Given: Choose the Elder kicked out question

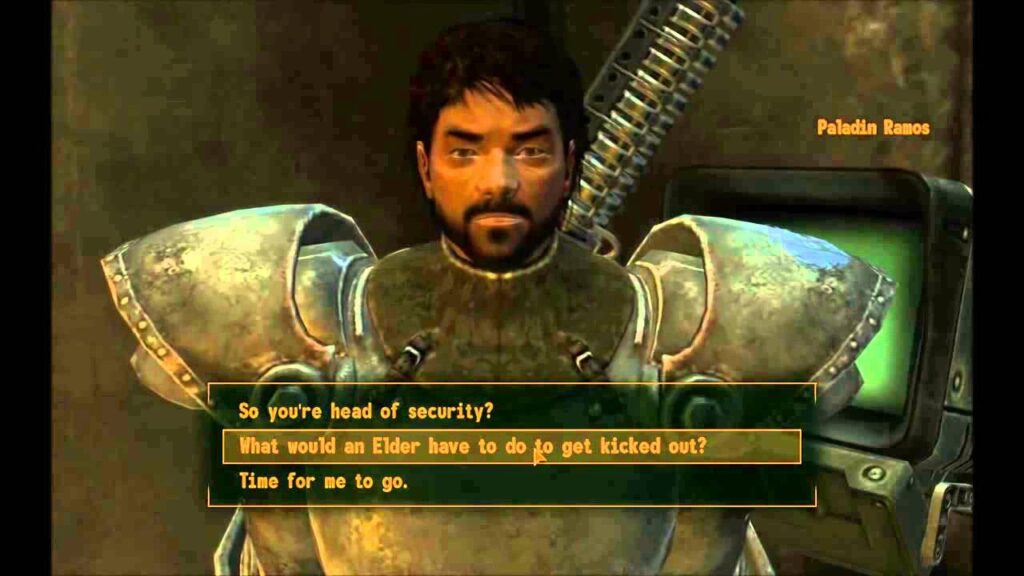Looking at the screenshot, I should pos(473,446).
